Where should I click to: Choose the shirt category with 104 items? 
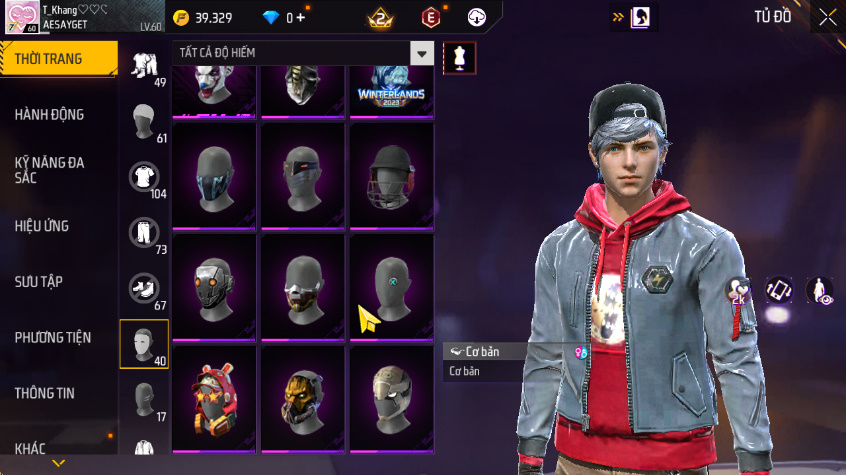click(145, 178)
